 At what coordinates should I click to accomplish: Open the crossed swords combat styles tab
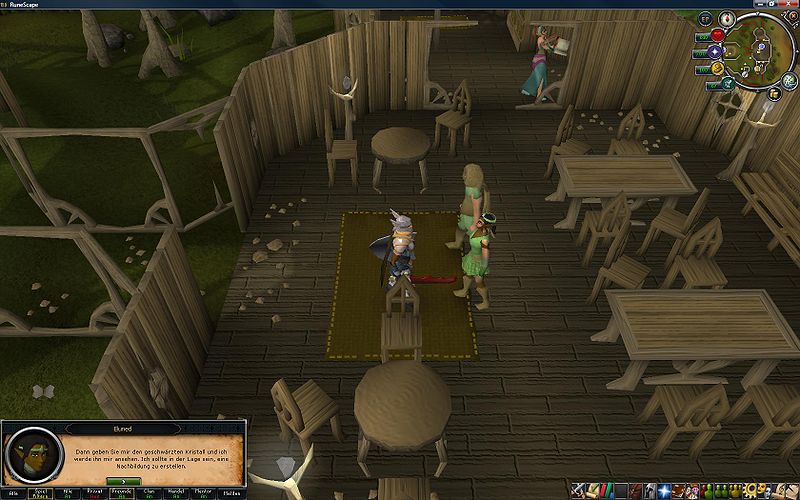point(580,490)
